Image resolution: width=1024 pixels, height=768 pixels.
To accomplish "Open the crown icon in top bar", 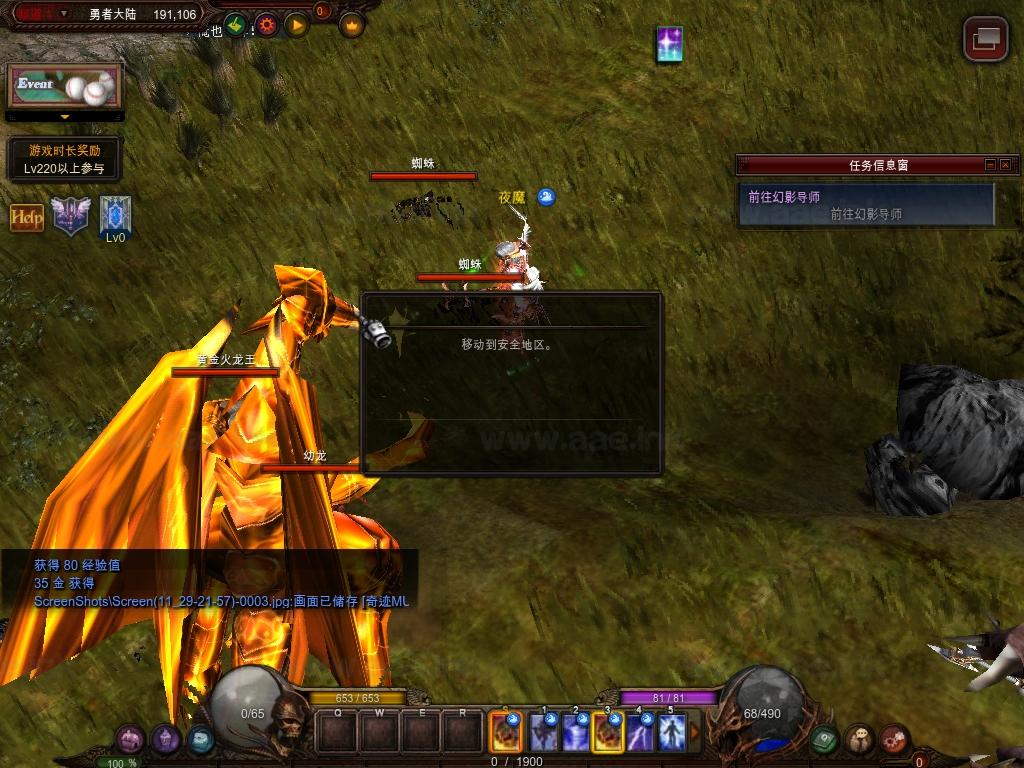I will [352, 25].
